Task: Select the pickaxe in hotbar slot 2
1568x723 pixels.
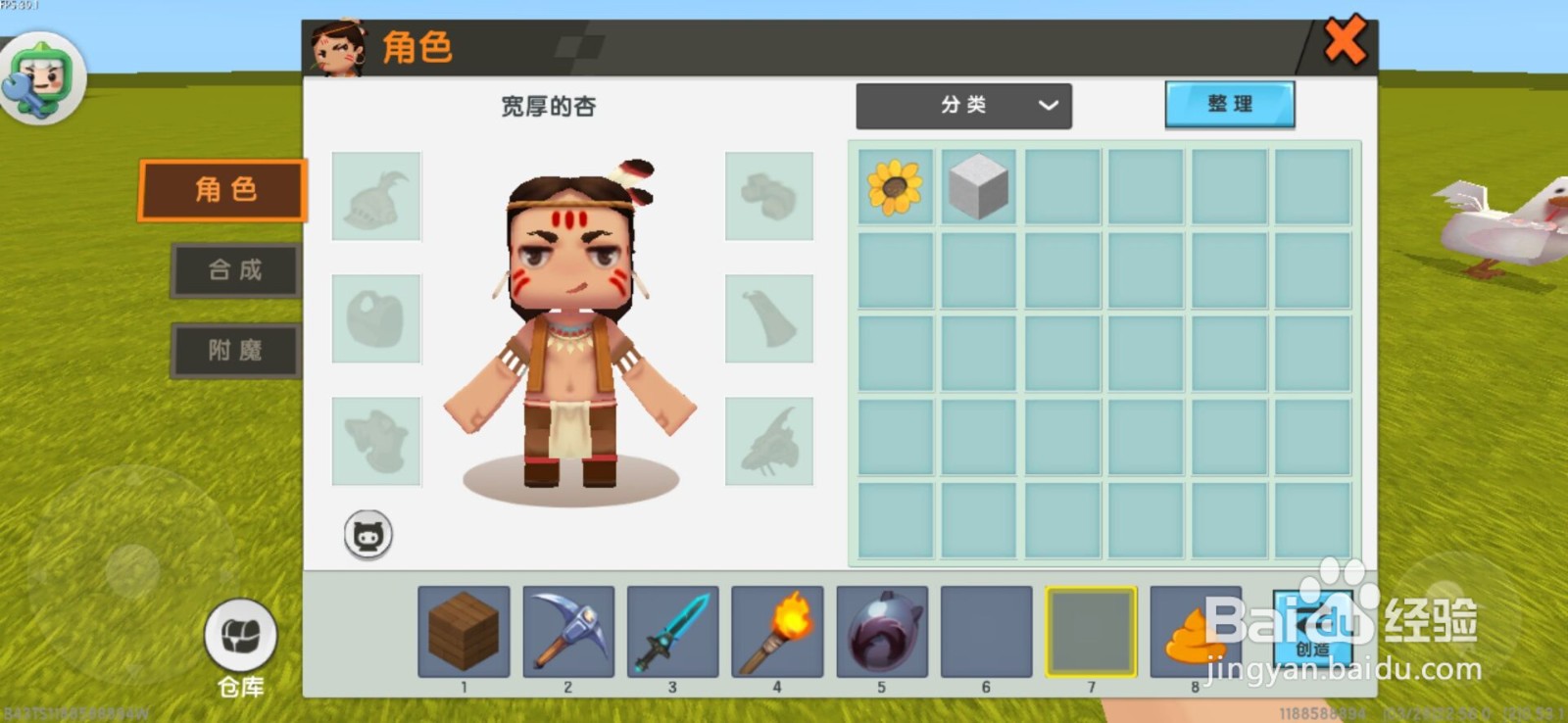Action: pos(567,634)
